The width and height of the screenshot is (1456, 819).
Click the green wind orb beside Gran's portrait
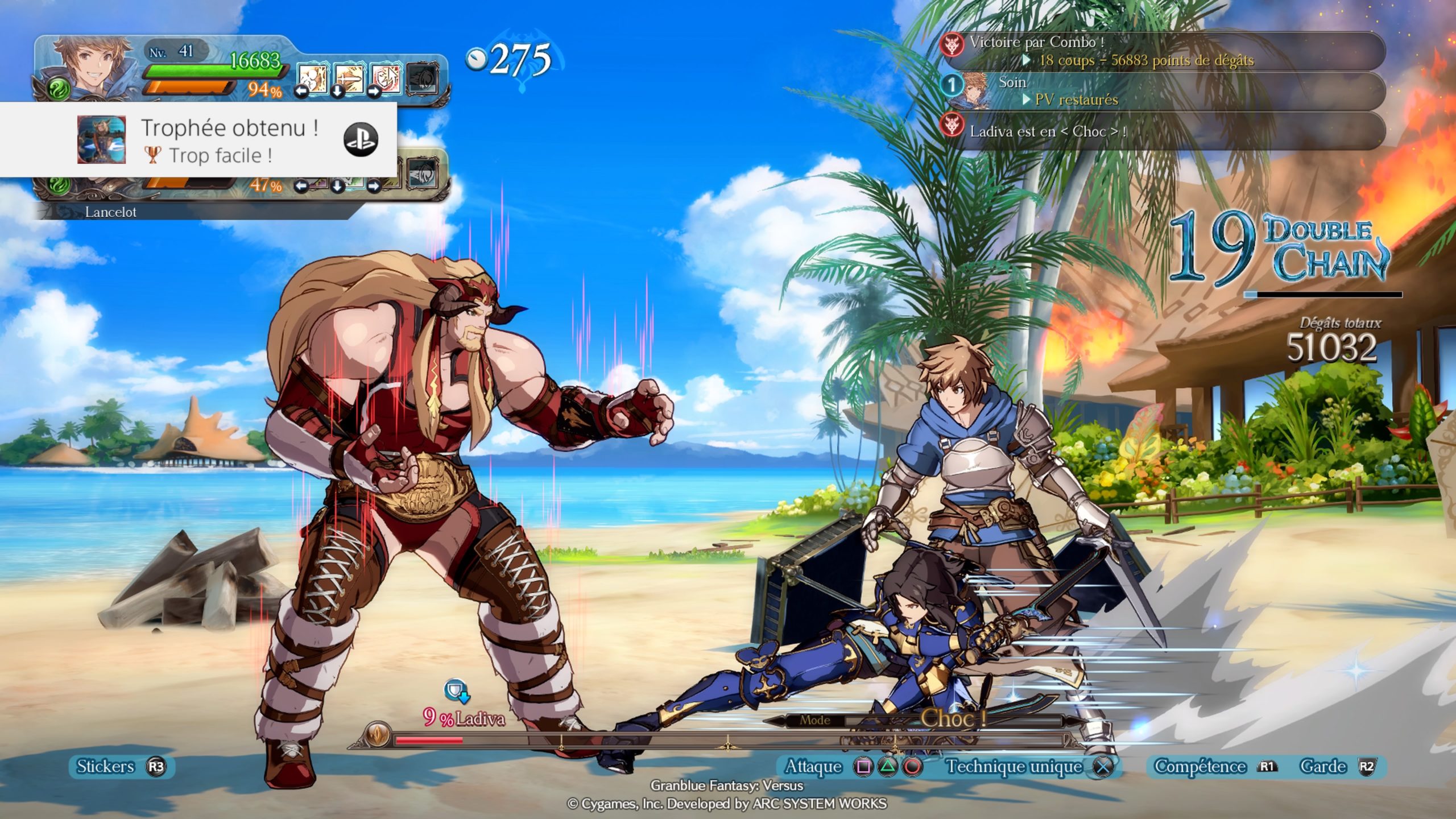click(59, 89)
